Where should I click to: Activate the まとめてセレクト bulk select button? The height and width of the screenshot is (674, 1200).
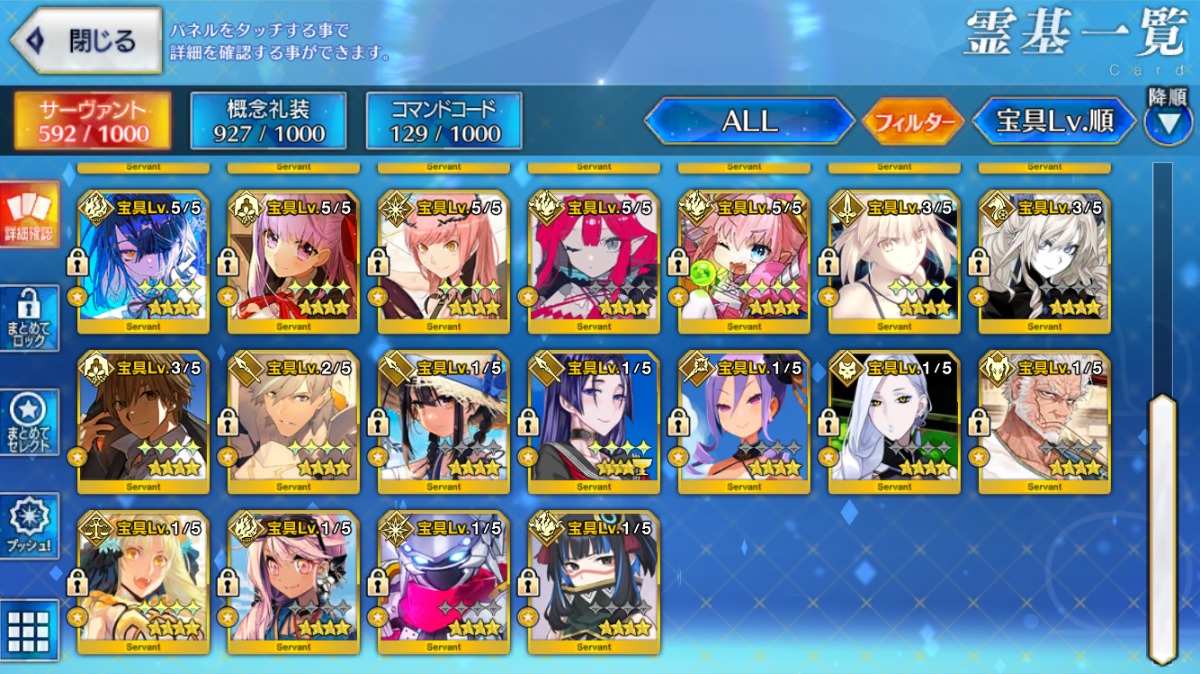pyautogui.click(x=29, y=421)
